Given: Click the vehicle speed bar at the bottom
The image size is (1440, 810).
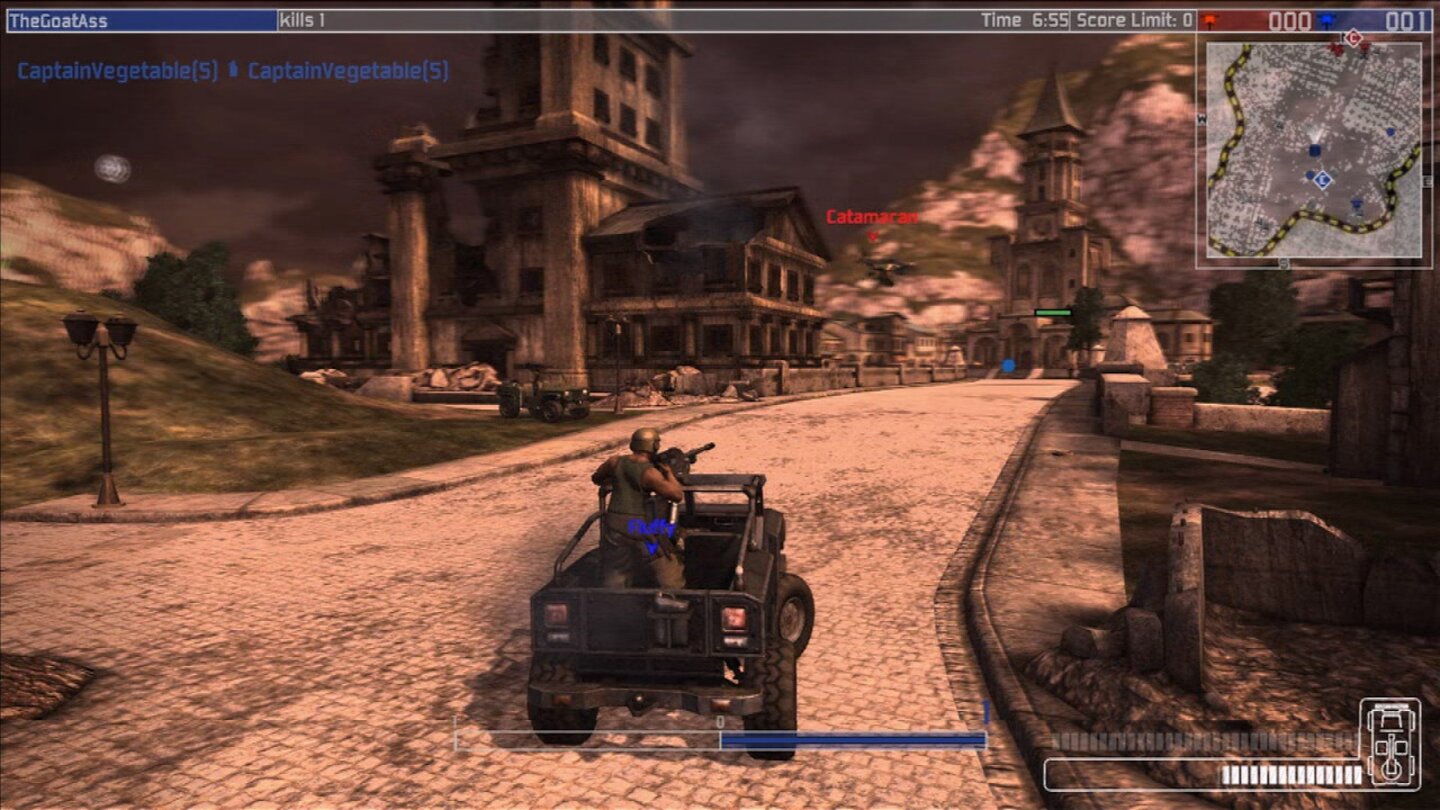Looking at the screenshot, I should pos(720,739).
